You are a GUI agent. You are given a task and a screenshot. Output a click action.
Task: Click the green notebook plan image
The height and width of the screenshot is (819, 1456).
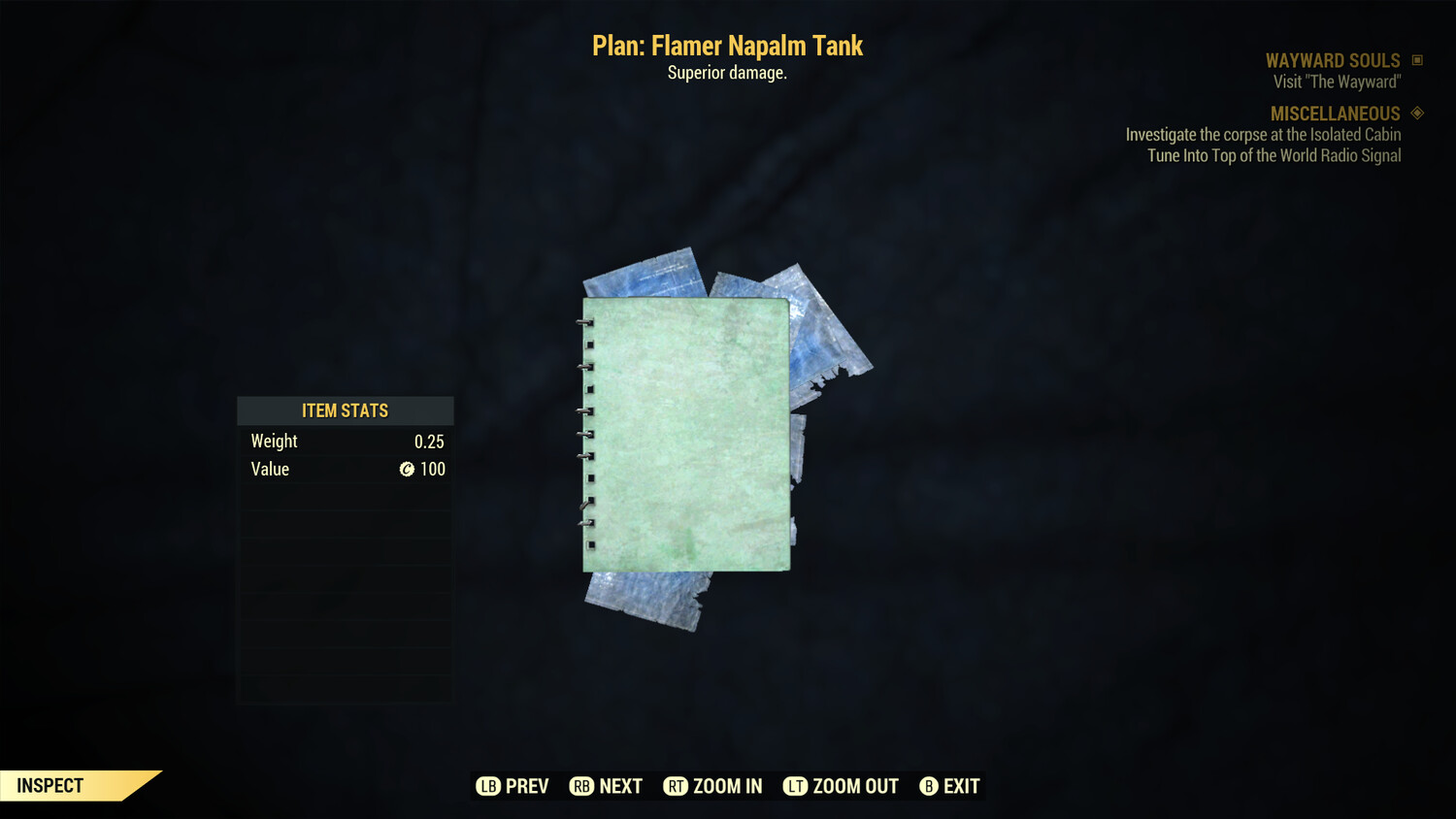click(687, 434)
